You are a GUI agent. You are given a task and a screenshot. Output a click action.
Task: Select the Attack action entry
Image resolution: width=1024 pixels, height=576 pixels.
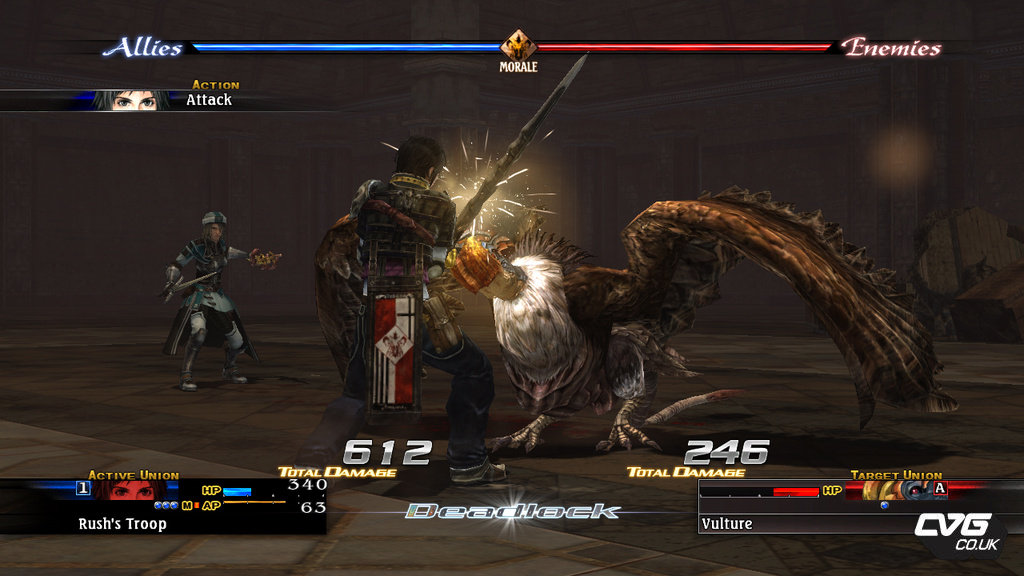208,100
